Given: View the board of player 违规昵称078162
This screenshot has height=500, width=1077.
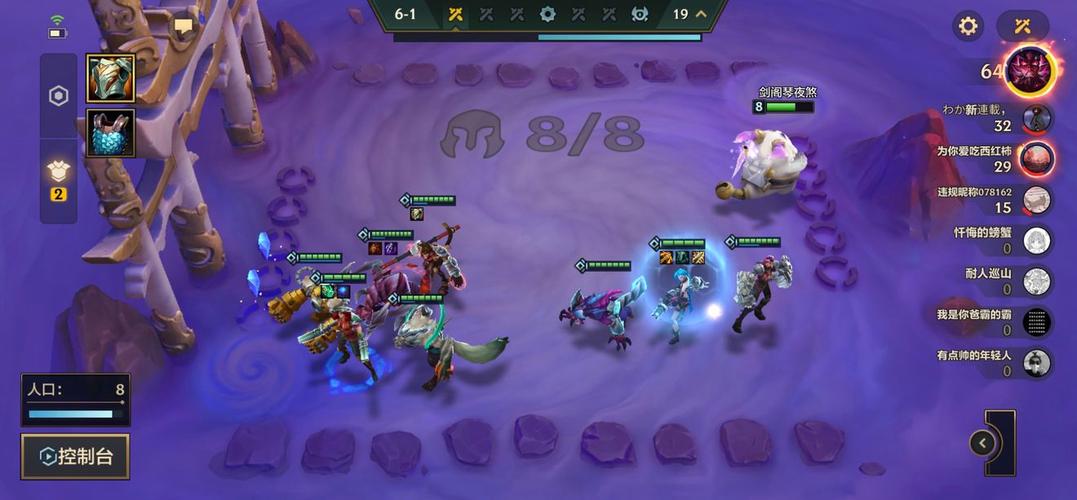Looking at the screenshot, I should point(1037,199).
